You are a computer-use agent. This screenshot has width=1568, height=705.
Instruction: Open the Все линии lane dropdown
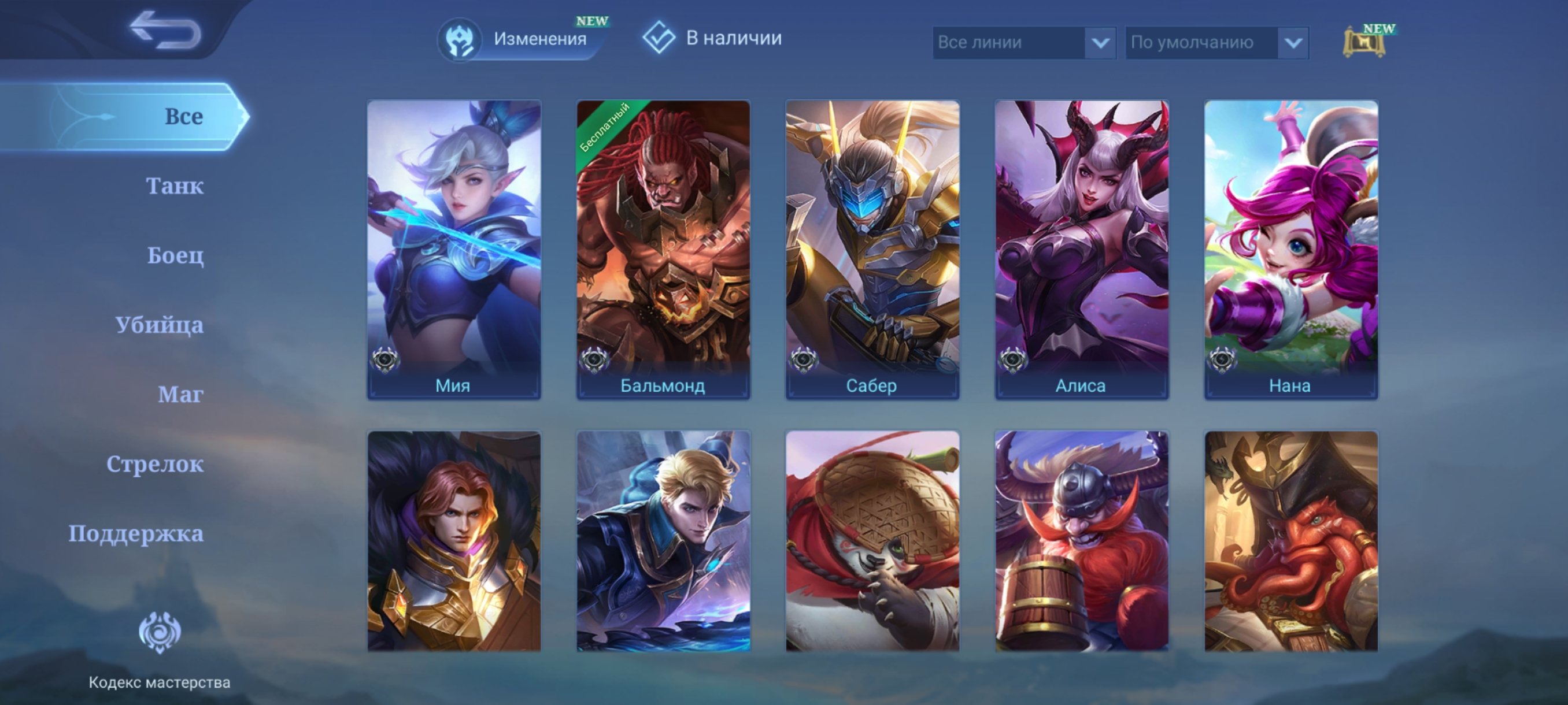point(1023,43)
